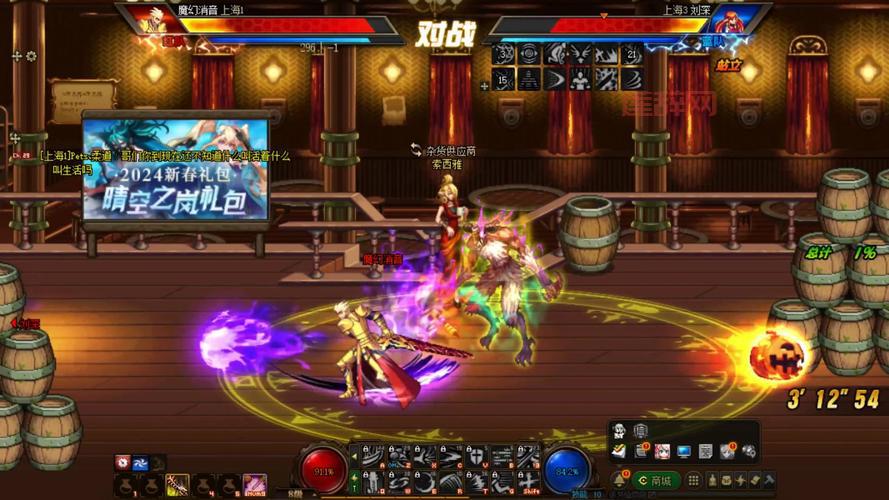Open the checklist quest icon with checkmark
889x500 pixels.
(620, 452)
